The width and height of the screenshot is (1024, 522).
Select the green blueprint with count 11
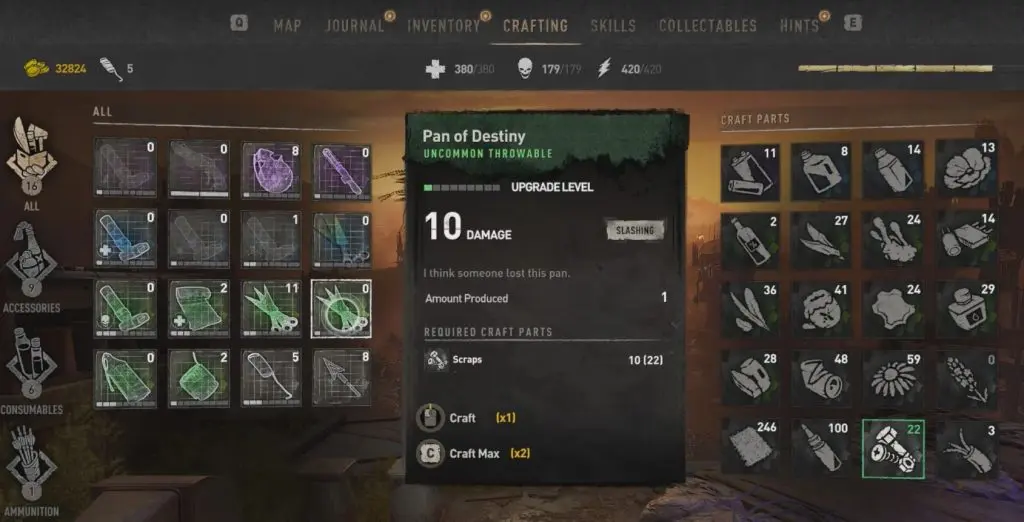[270, 307]
